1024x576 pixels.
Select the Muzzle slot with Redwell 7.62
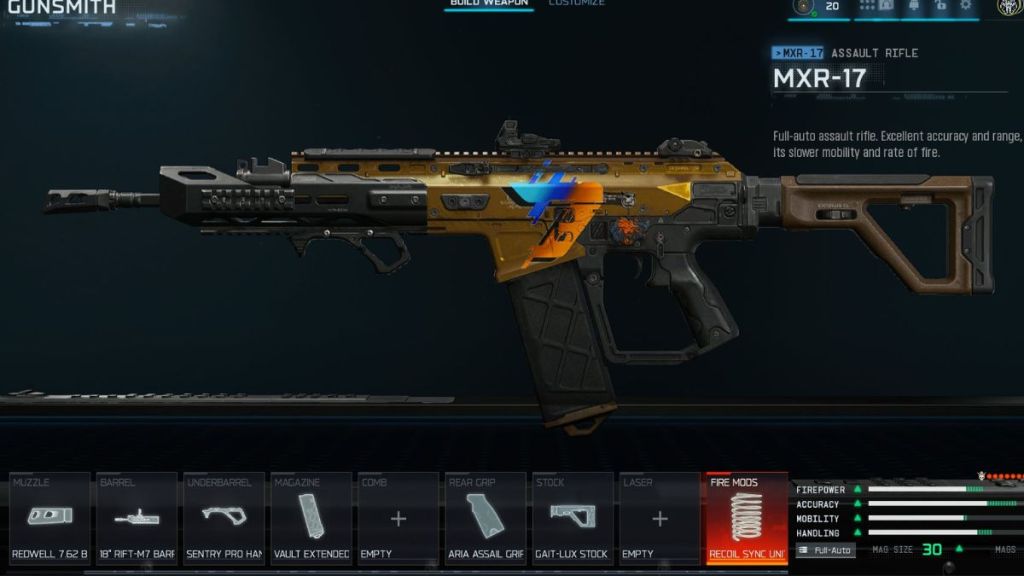click(x=50, y=518)
